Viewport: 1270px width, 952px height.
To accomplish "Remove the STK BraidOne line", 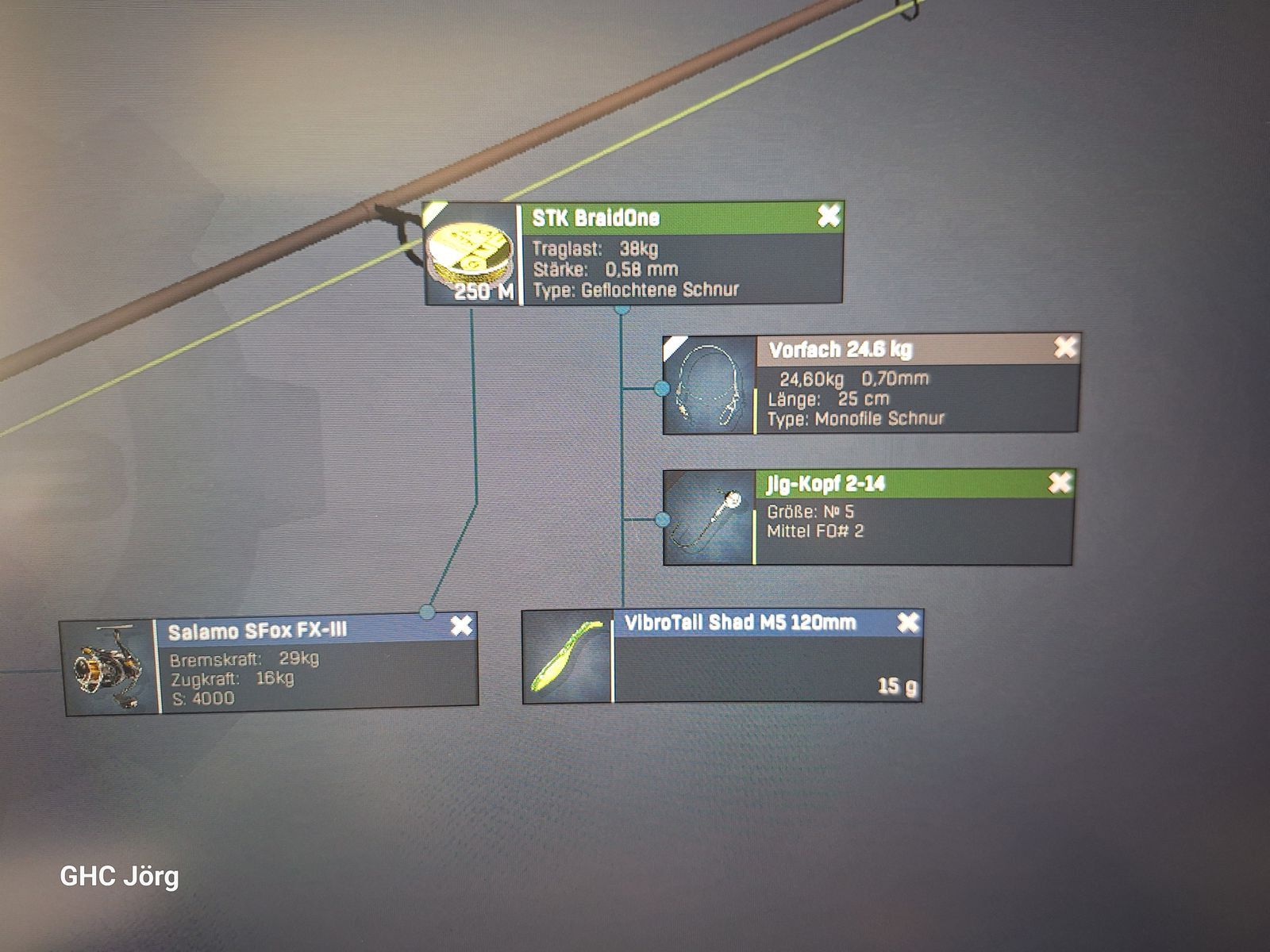I will (x=828, y=216).
